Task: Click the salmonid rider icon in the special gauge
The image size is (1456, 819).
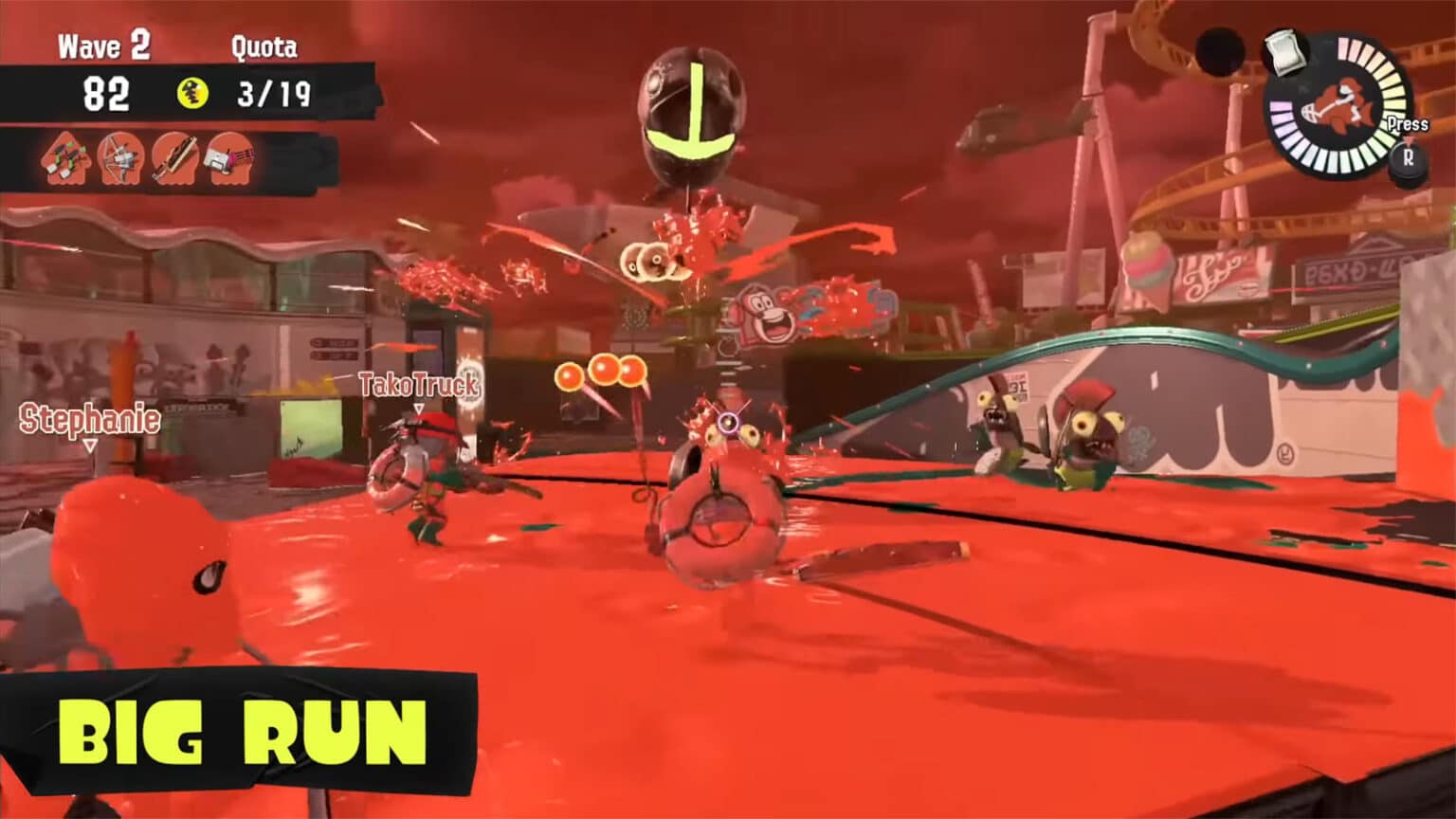Action: click(1338, 104)
